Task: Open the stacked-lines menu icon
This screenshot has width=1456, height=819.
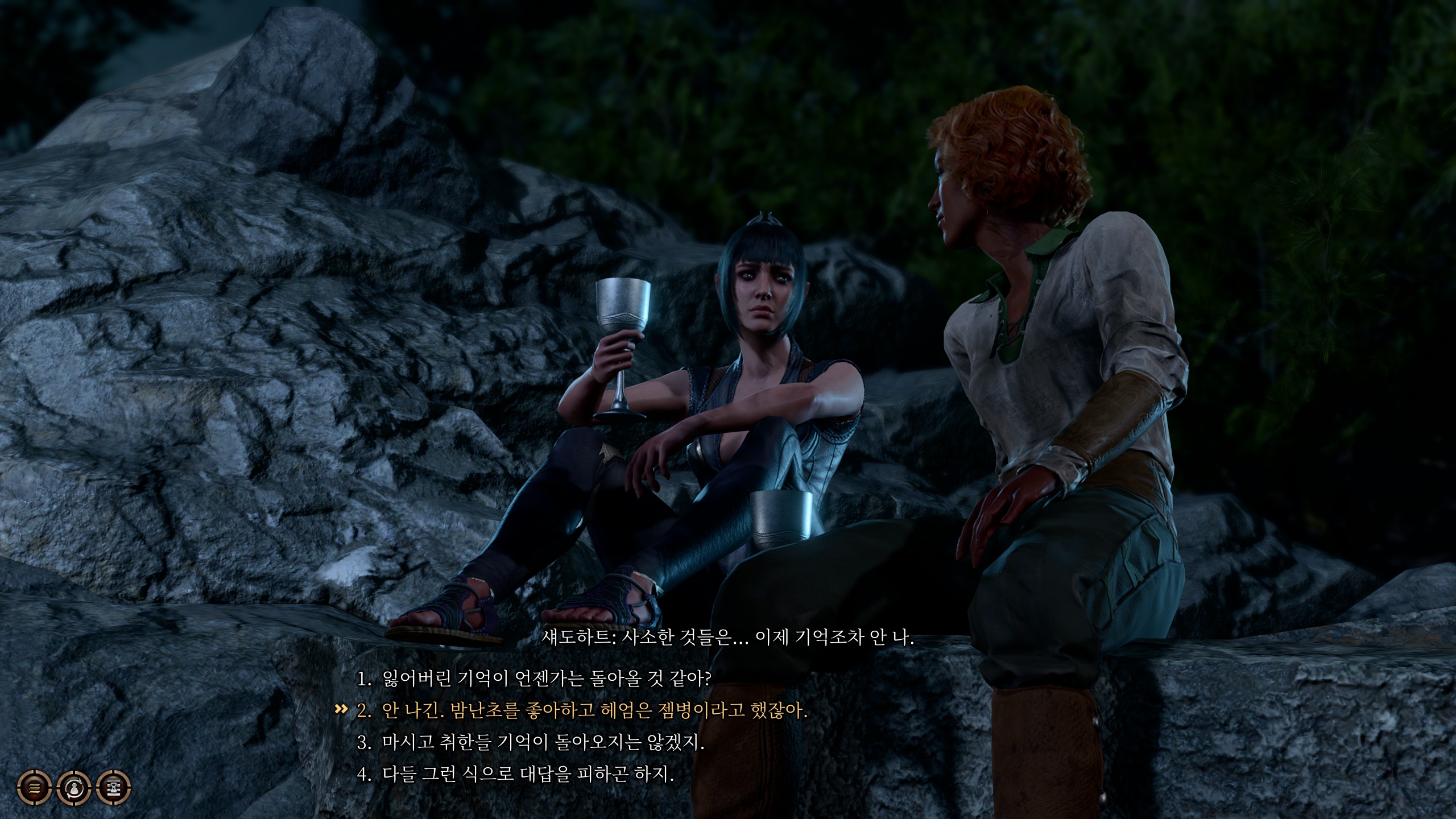Action: pyautogui.click(x=35, y=788)
